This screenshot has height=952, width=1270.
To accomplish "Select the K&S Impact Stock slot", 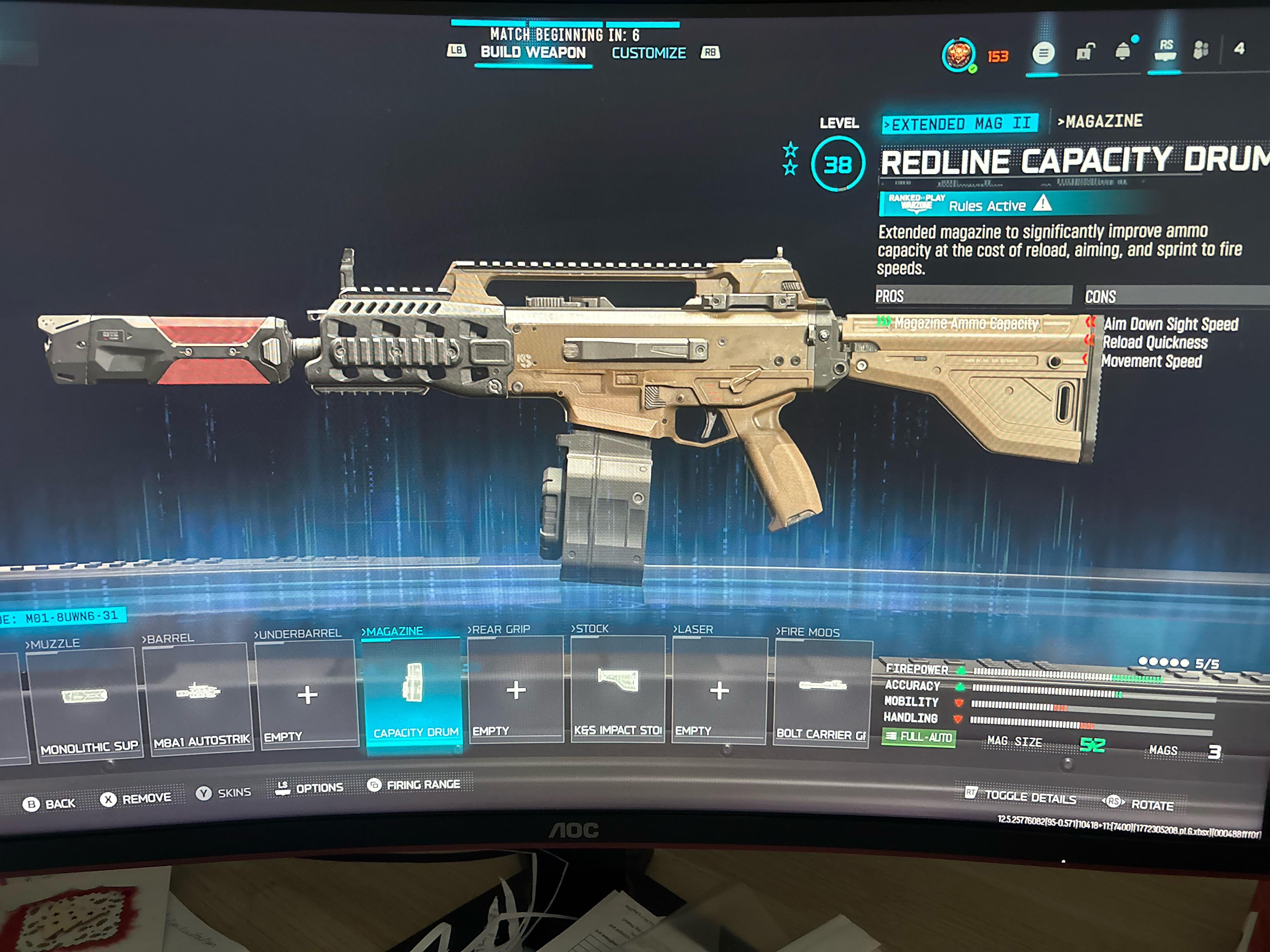I will pos(618,688).
